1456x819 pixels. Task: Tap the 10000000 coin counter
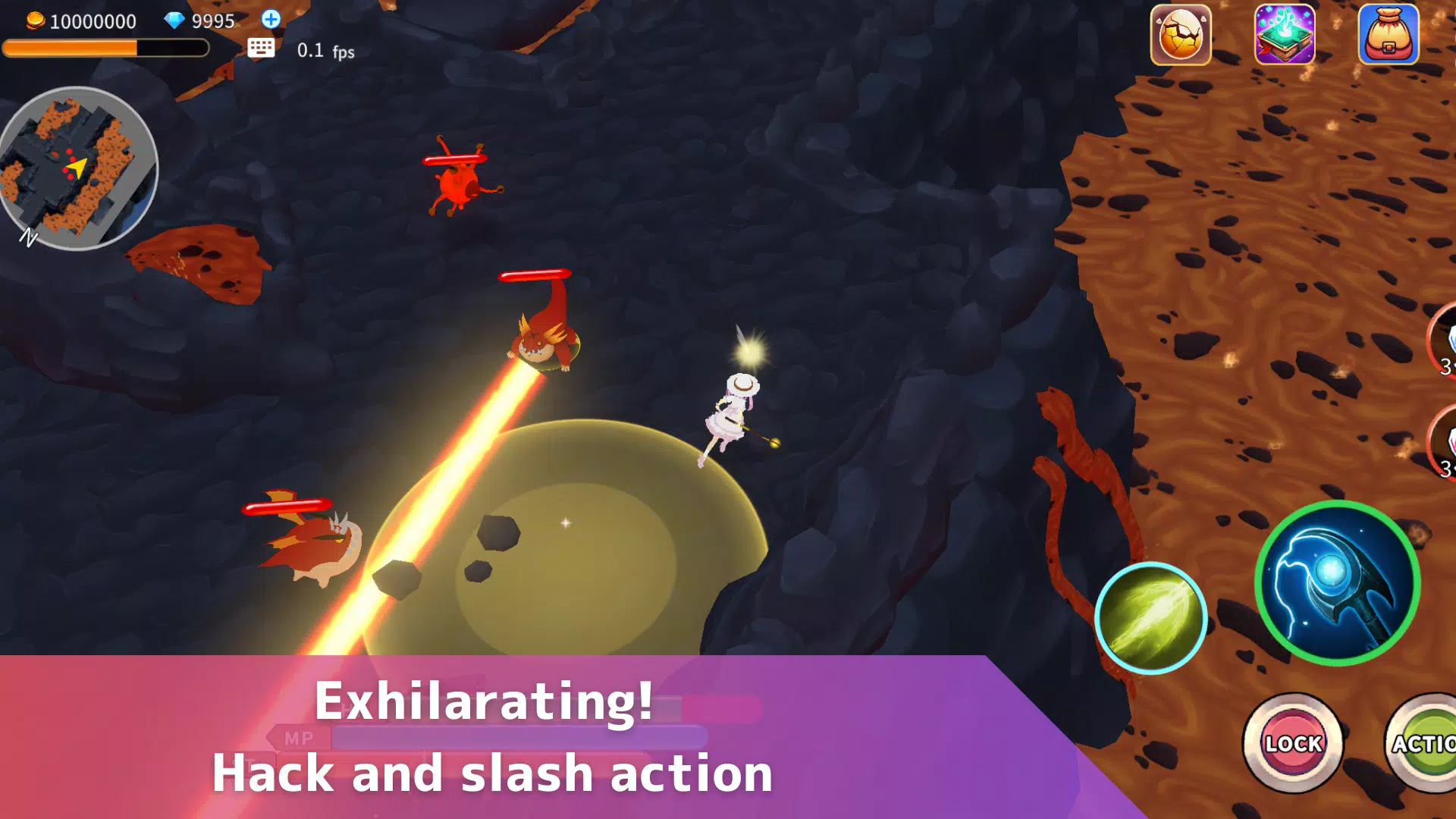(x=91, y=21)
